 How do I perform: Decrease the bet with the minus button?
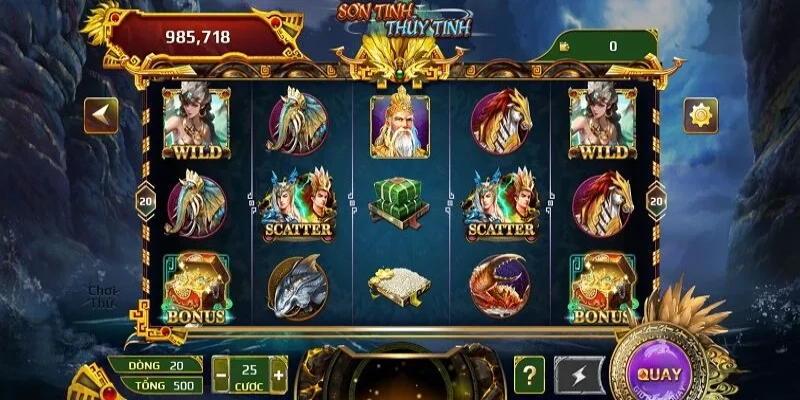222,375
